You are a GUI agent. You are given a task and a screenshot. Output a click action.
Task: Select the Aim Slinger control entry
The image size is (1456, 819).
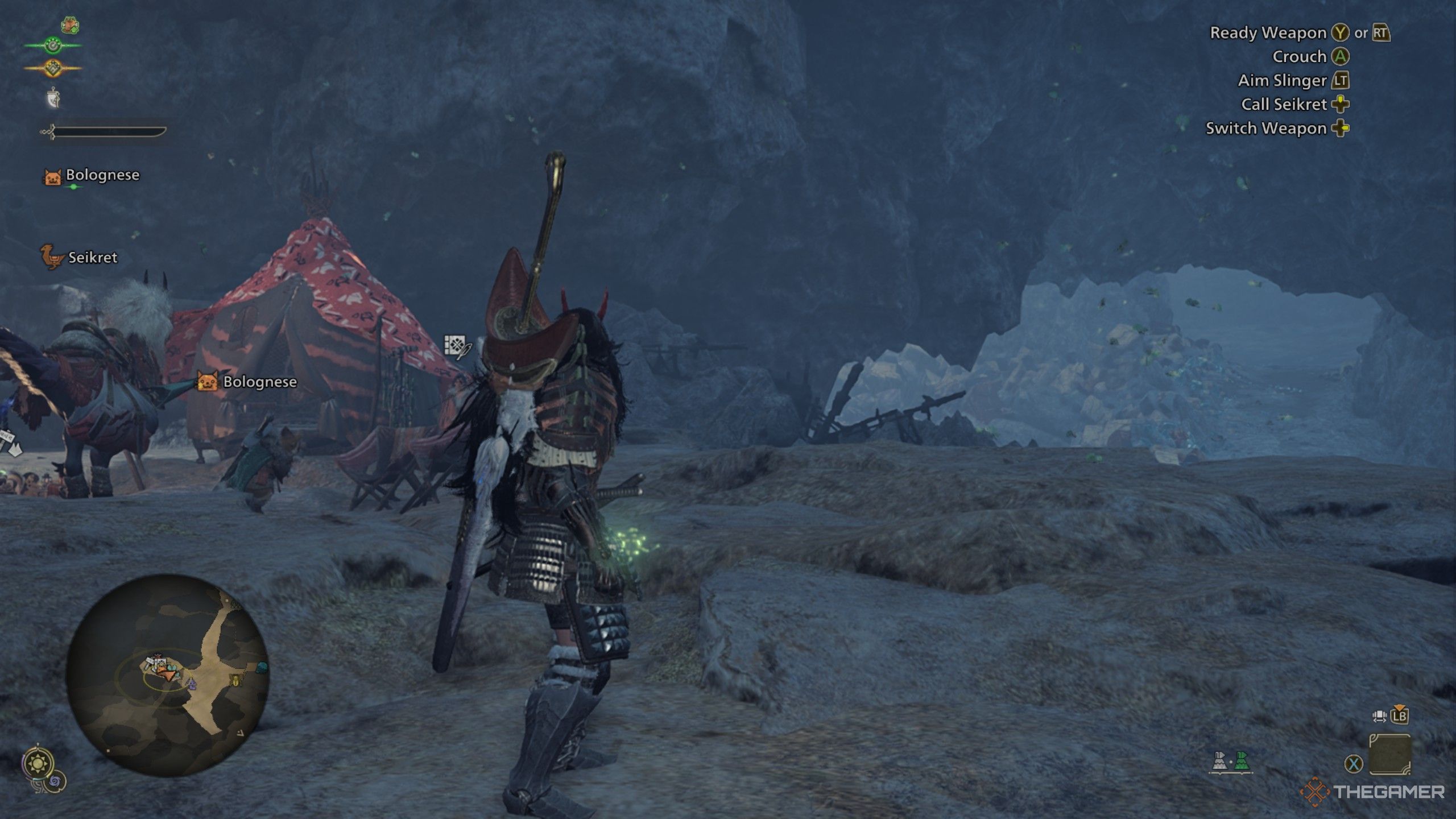click(1283, 81)
